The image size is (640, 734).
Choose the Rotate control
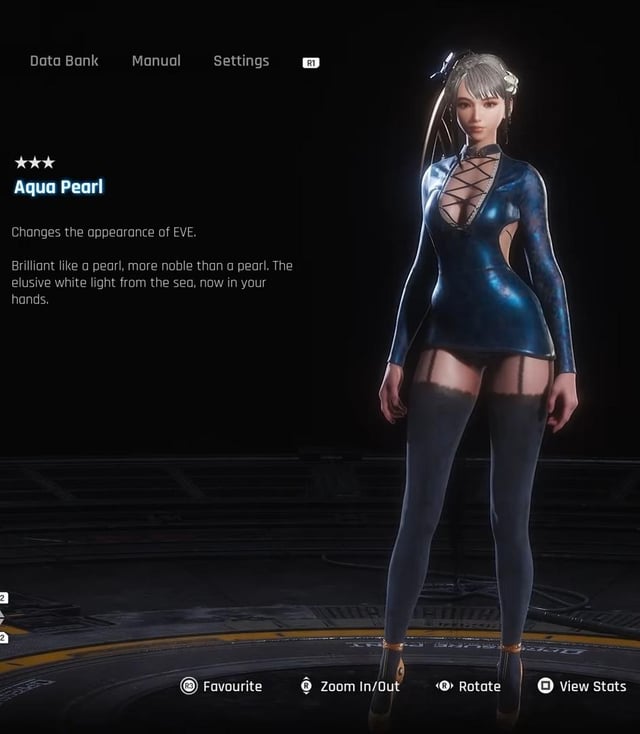click(468, 686)
